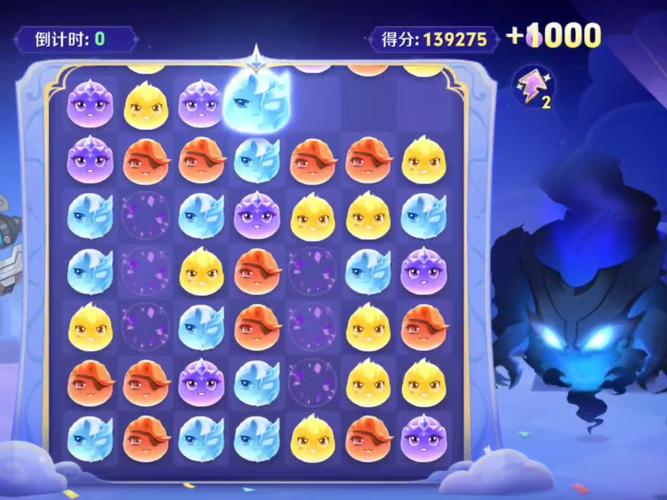Activate the purple lightning arrow booster
Image resolution: width=667 pixels, height=500 pixels.
click(534, 84)
